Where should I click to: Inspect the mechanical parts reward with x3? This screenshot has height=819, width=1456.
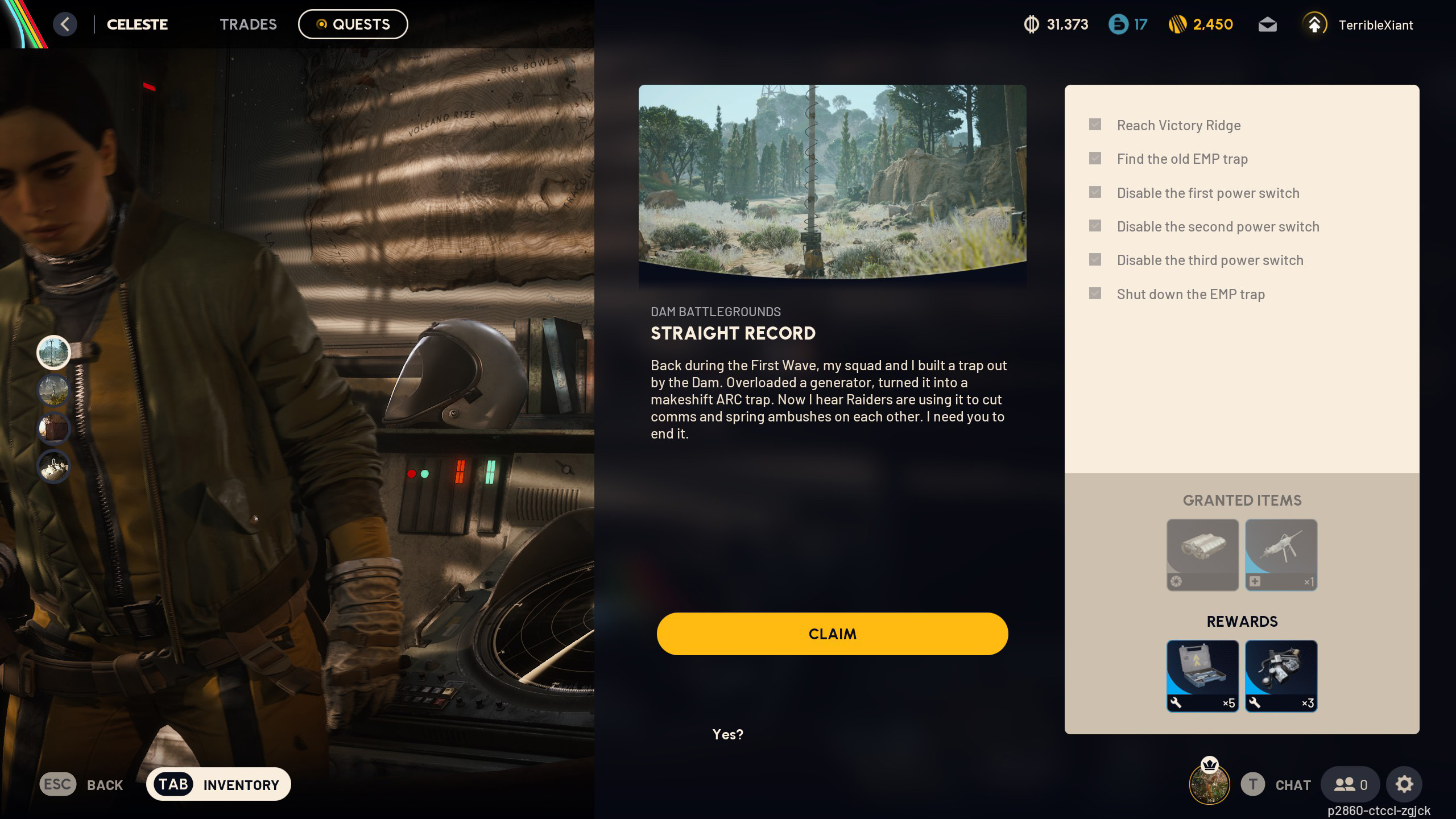click(1281, 676)
